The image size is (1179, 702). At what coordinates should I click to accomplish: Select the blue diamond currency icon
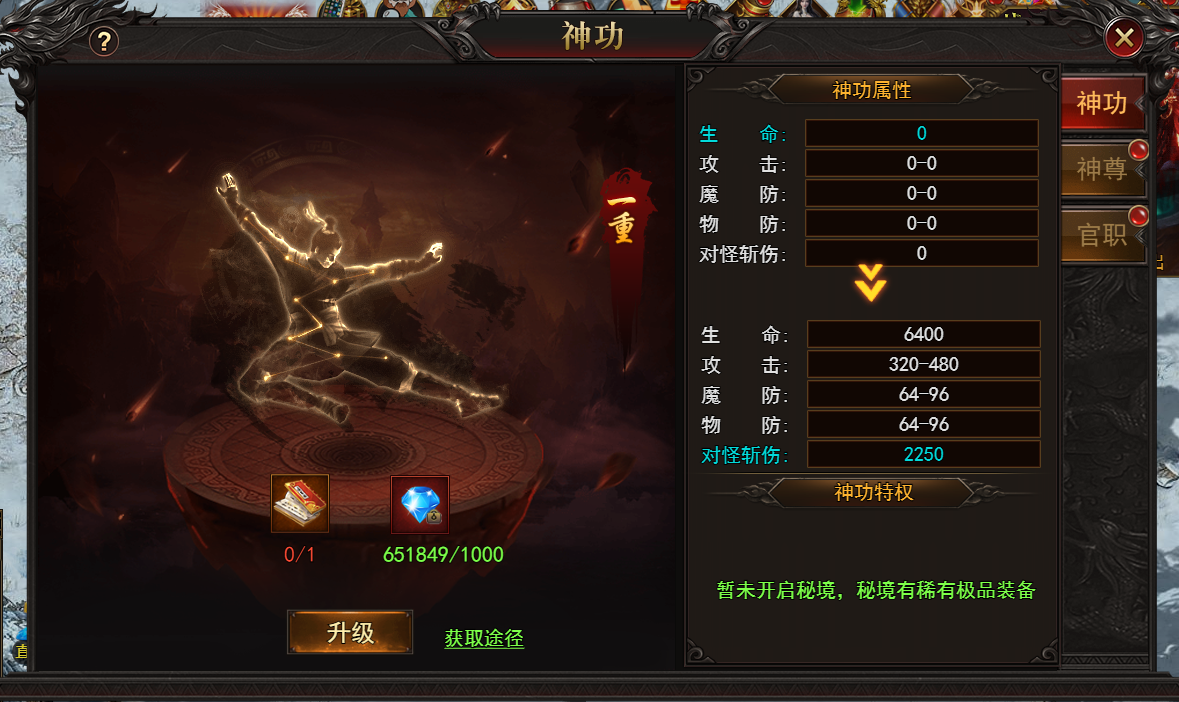pos(420,504)
